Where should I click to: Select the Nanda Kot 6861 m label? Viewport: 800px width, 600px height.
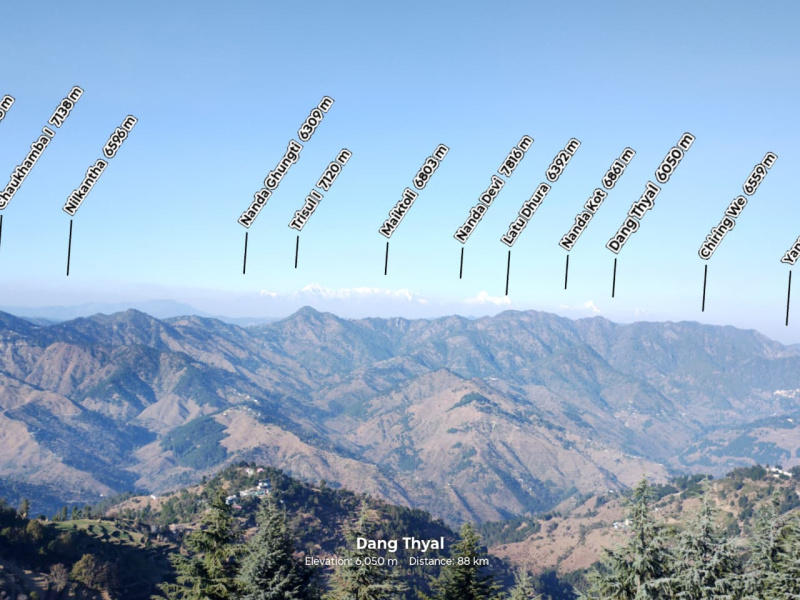click(597, 198)
